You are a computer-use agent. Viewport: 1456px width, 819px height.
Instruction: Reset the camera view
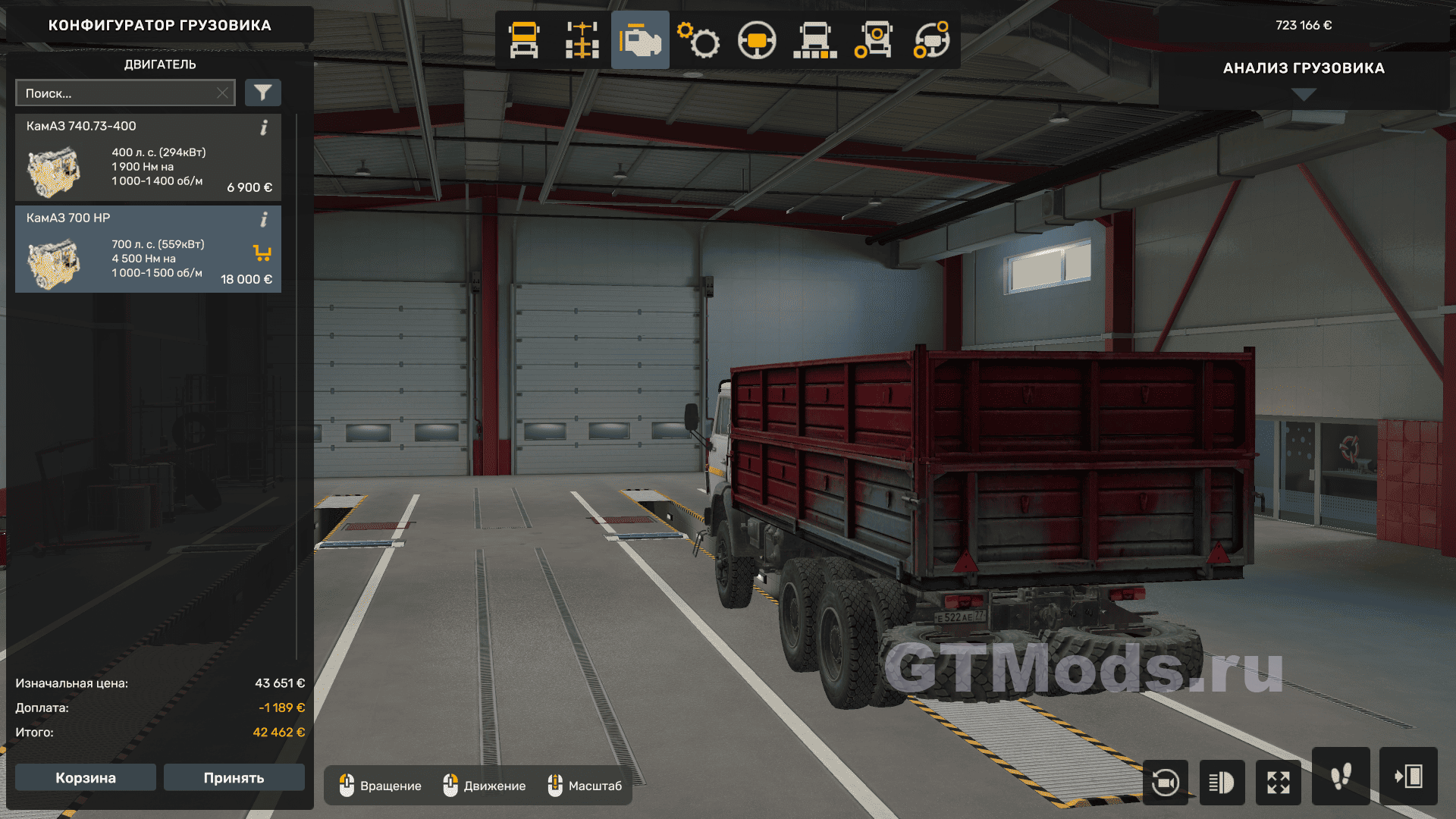[1165, 782]
